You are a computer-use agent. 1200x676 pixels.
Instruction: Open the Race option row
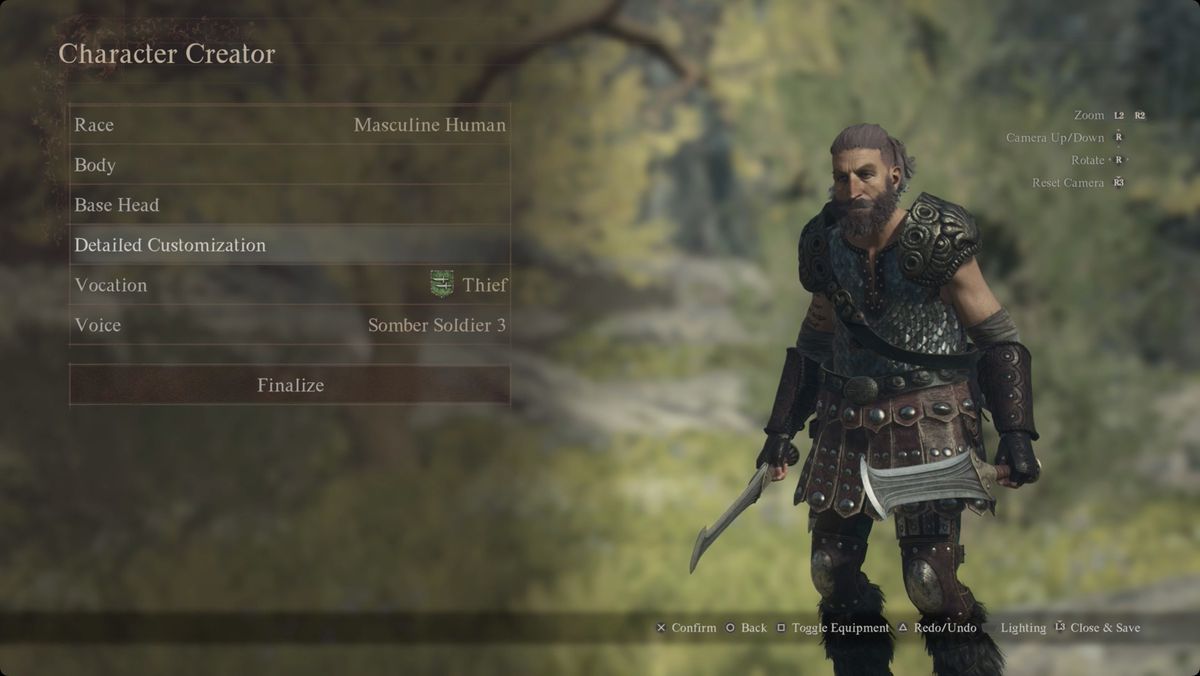pyautogui.click(x=290, y=125)
